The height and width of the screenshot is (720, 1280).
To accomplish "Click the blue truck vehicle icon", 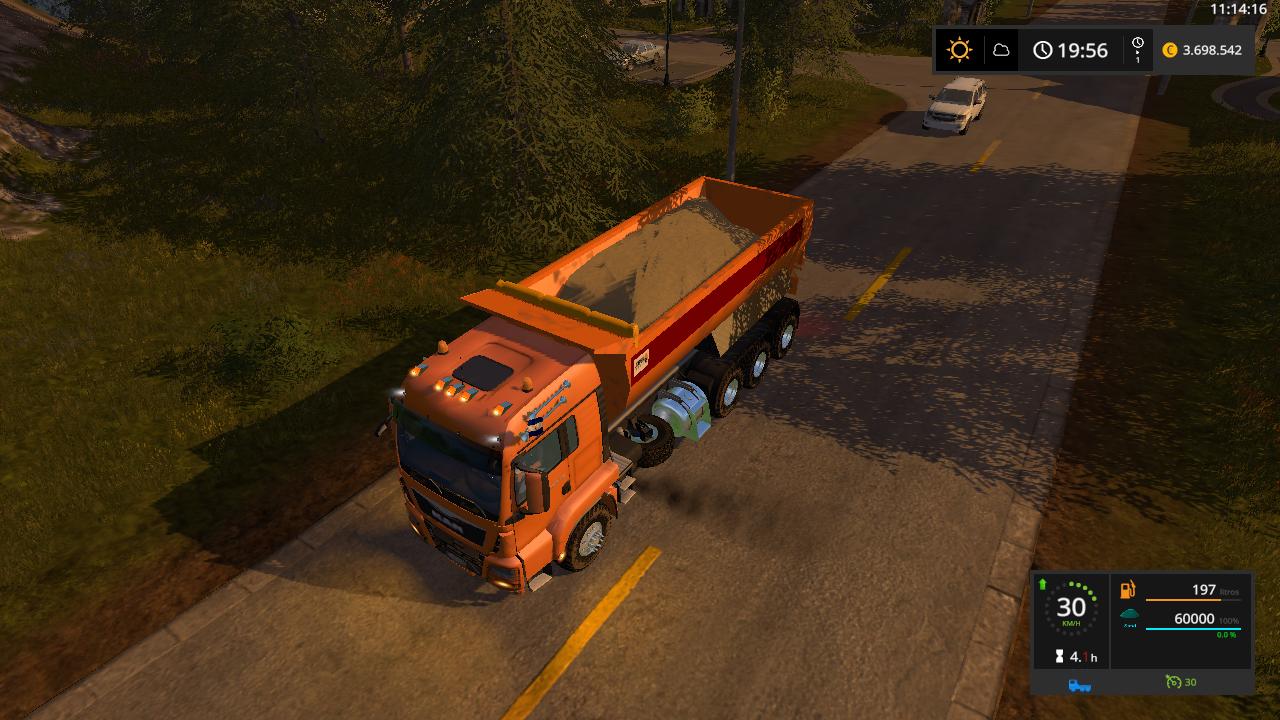I will coord(1079,684).
